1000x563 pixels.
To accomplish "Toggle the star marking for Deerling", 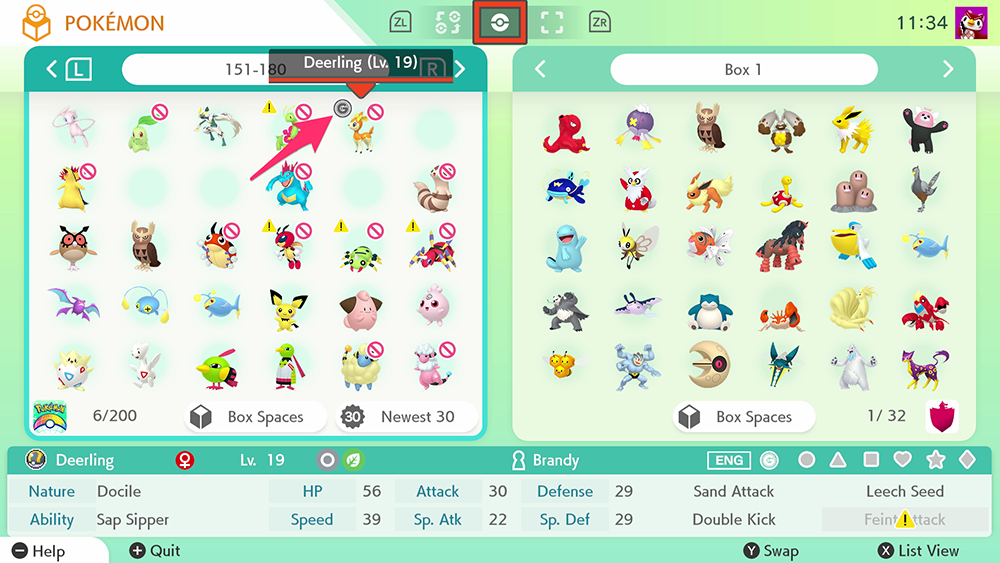I will [935, 460].
